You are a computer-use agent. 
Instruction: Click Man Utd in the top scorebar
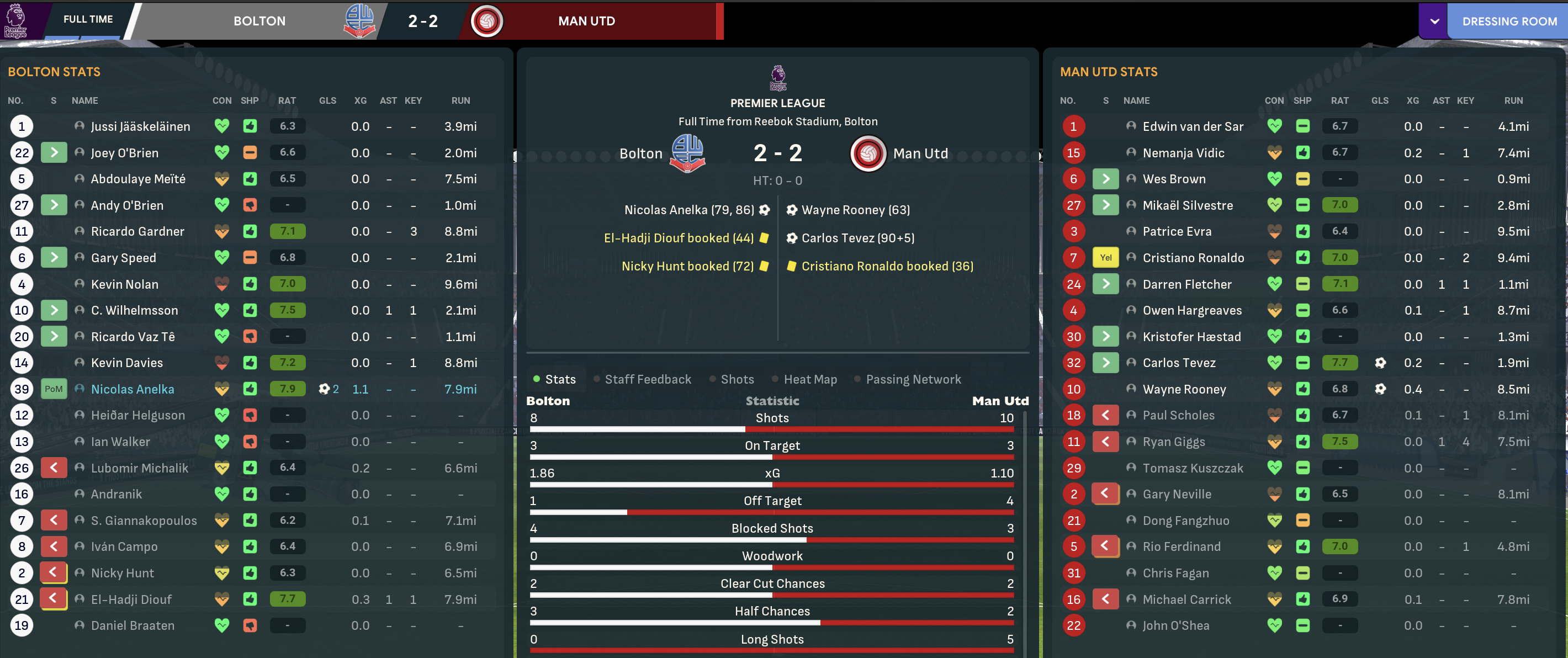coord(586,22)
